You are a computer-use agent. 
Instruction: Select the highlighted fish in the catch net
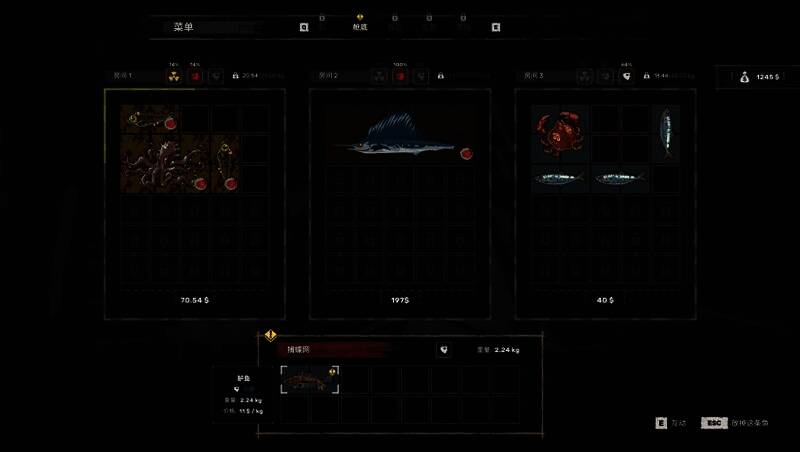tap(310, 379)
